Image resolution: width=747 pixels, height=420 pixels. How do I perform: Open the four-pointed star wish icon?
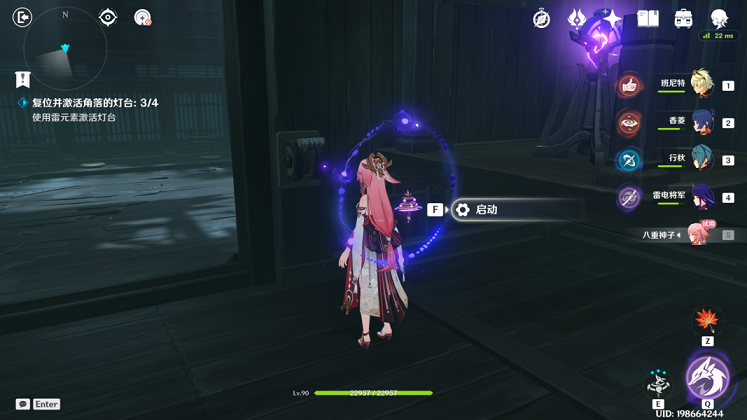point(612,18)
